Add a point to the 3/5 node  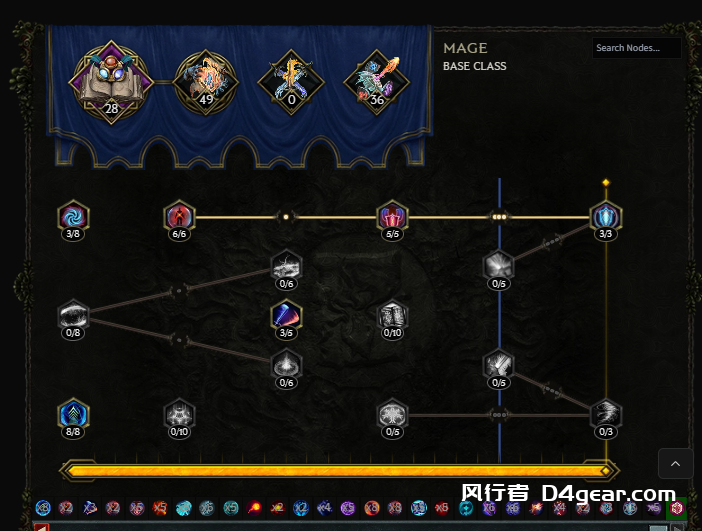click(x=286, y=316)
